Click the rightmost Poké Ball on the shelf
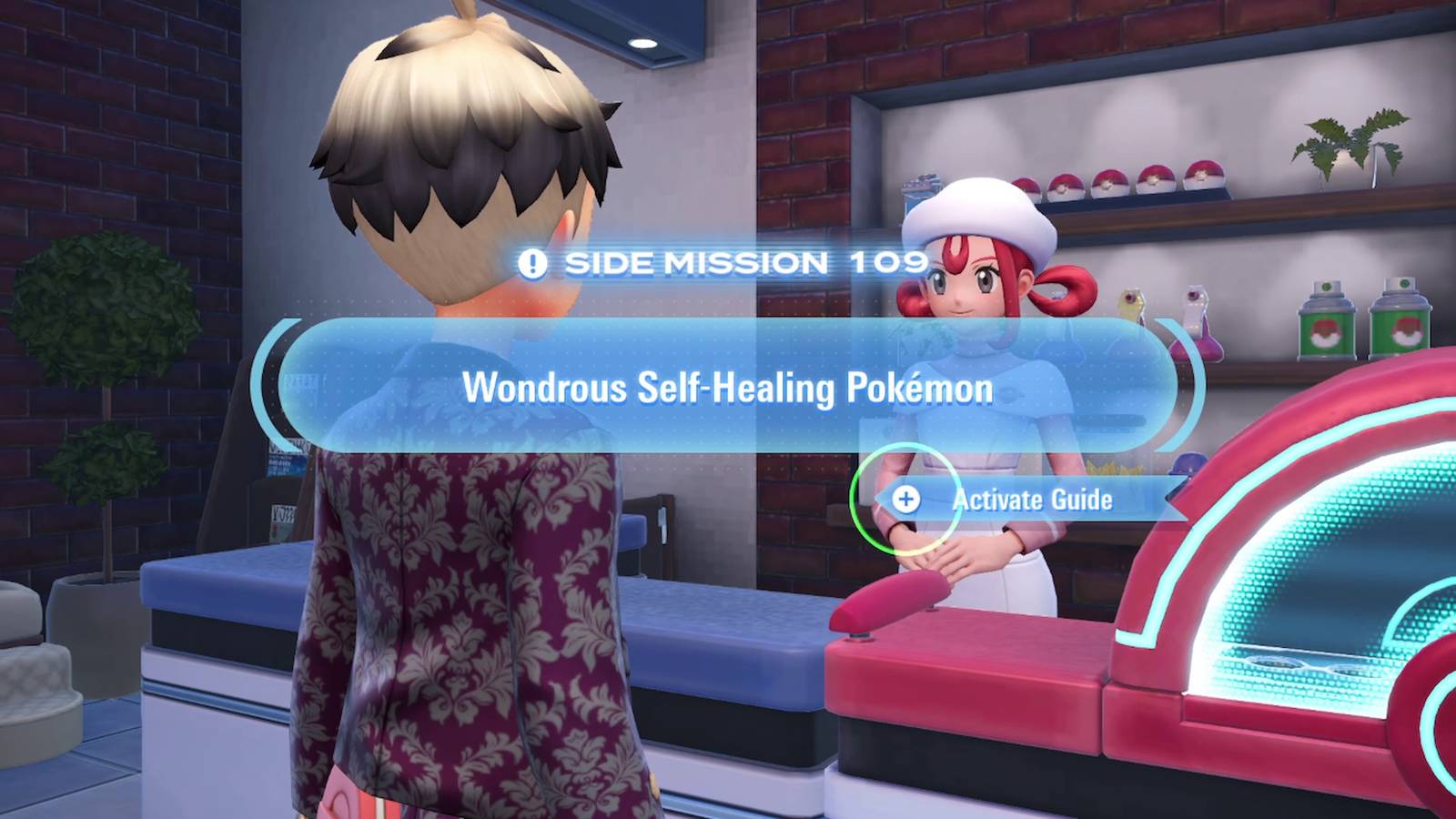1456x819 pixels. pos(1203,176)
